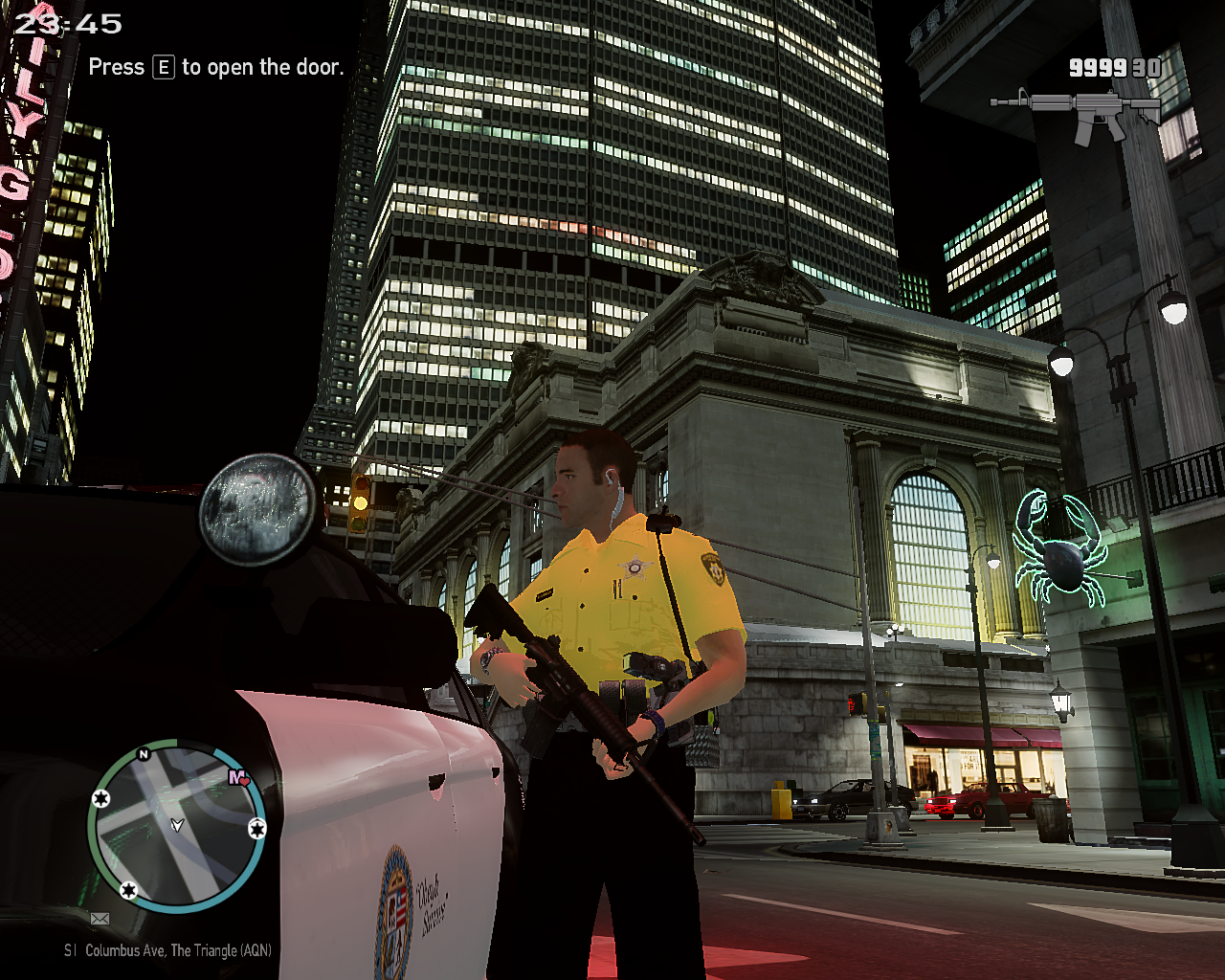Viewport: 1225px width, 980px height.
Task: Click the white player arrow on the radar
Action: point(176,824)
